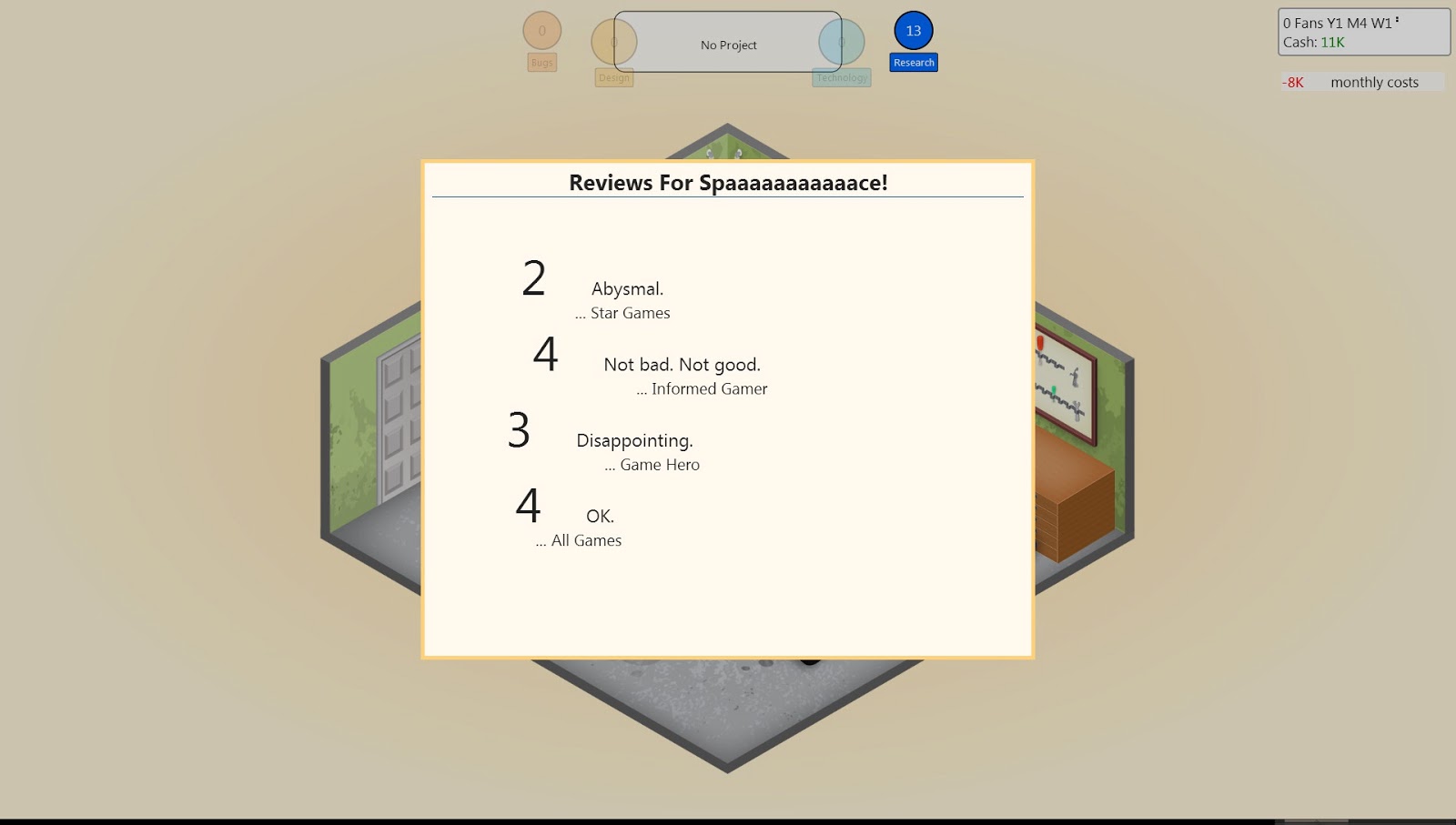
Task: Click the Reviews For Spaaaaaaaaaaace! title
Action: tap(727, 181)
